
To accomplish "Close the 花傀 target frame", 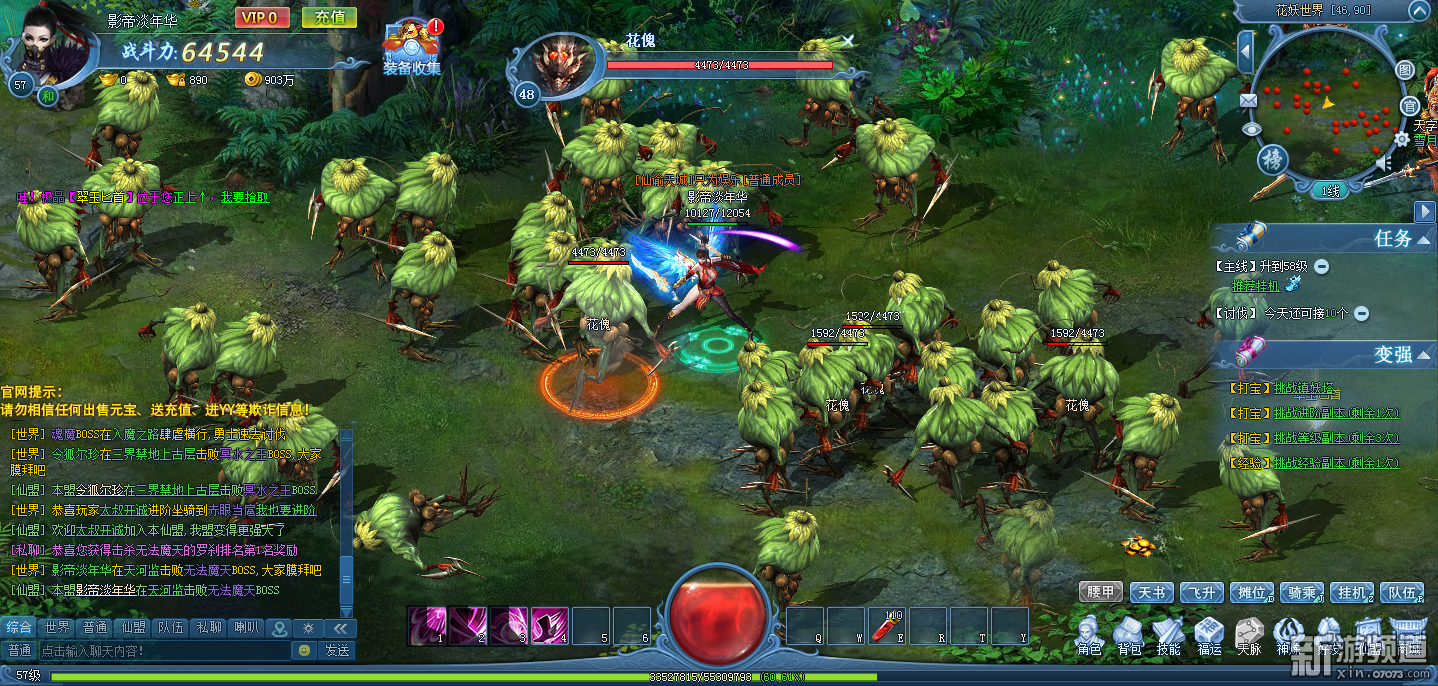I will point(848,41).
